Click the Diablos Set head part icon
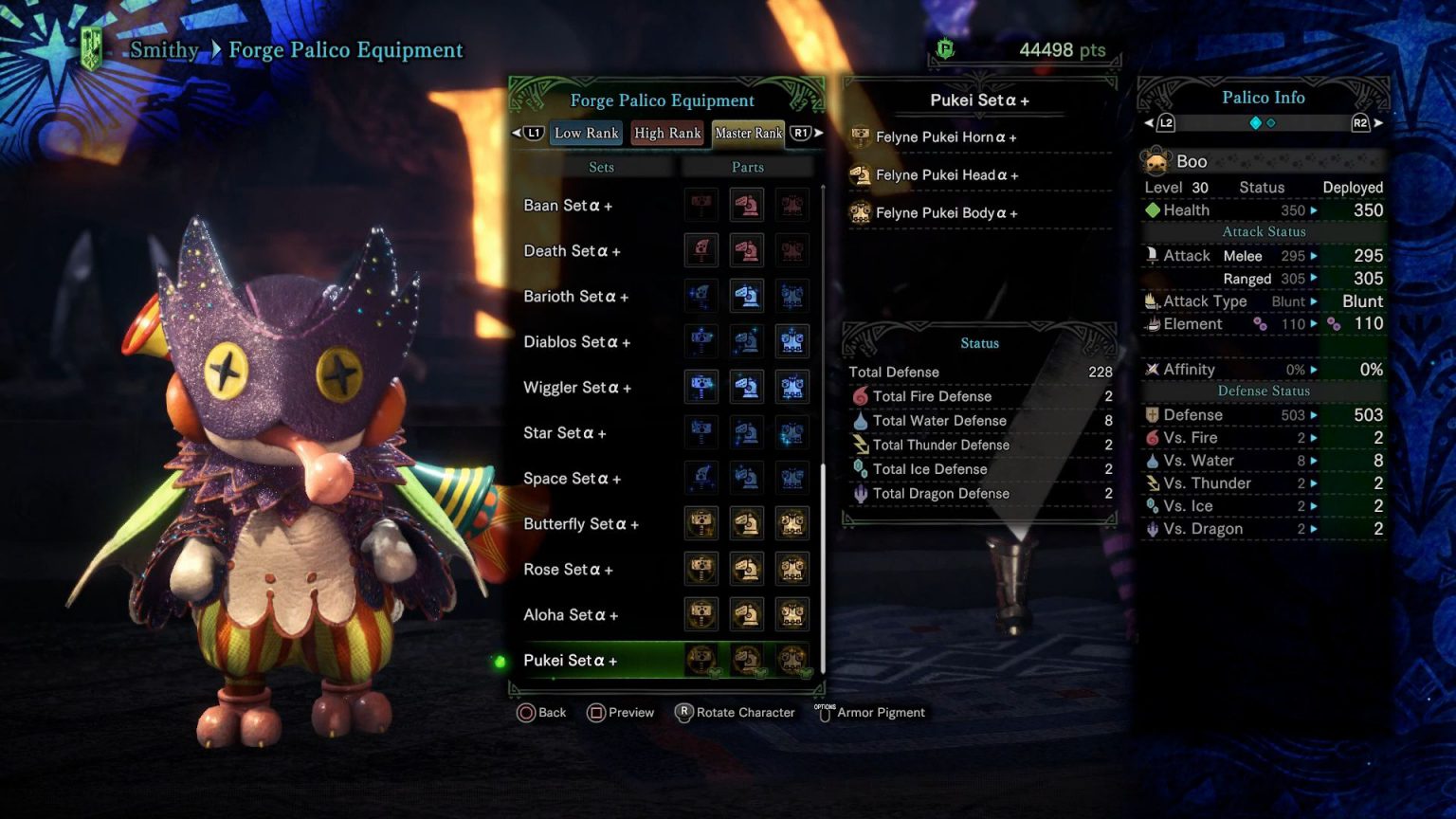 [747, 341]
